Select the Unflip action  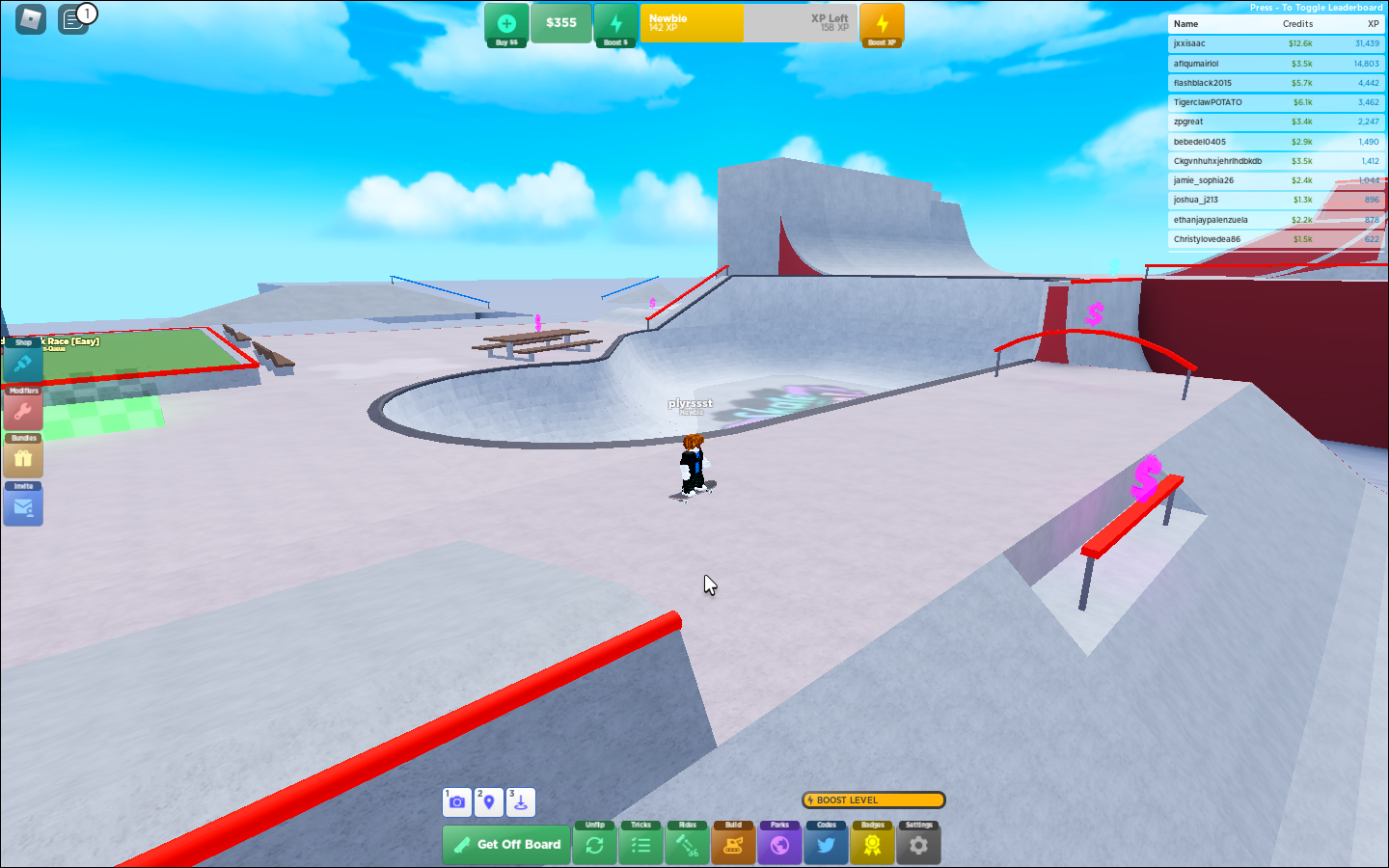point(594,843)
